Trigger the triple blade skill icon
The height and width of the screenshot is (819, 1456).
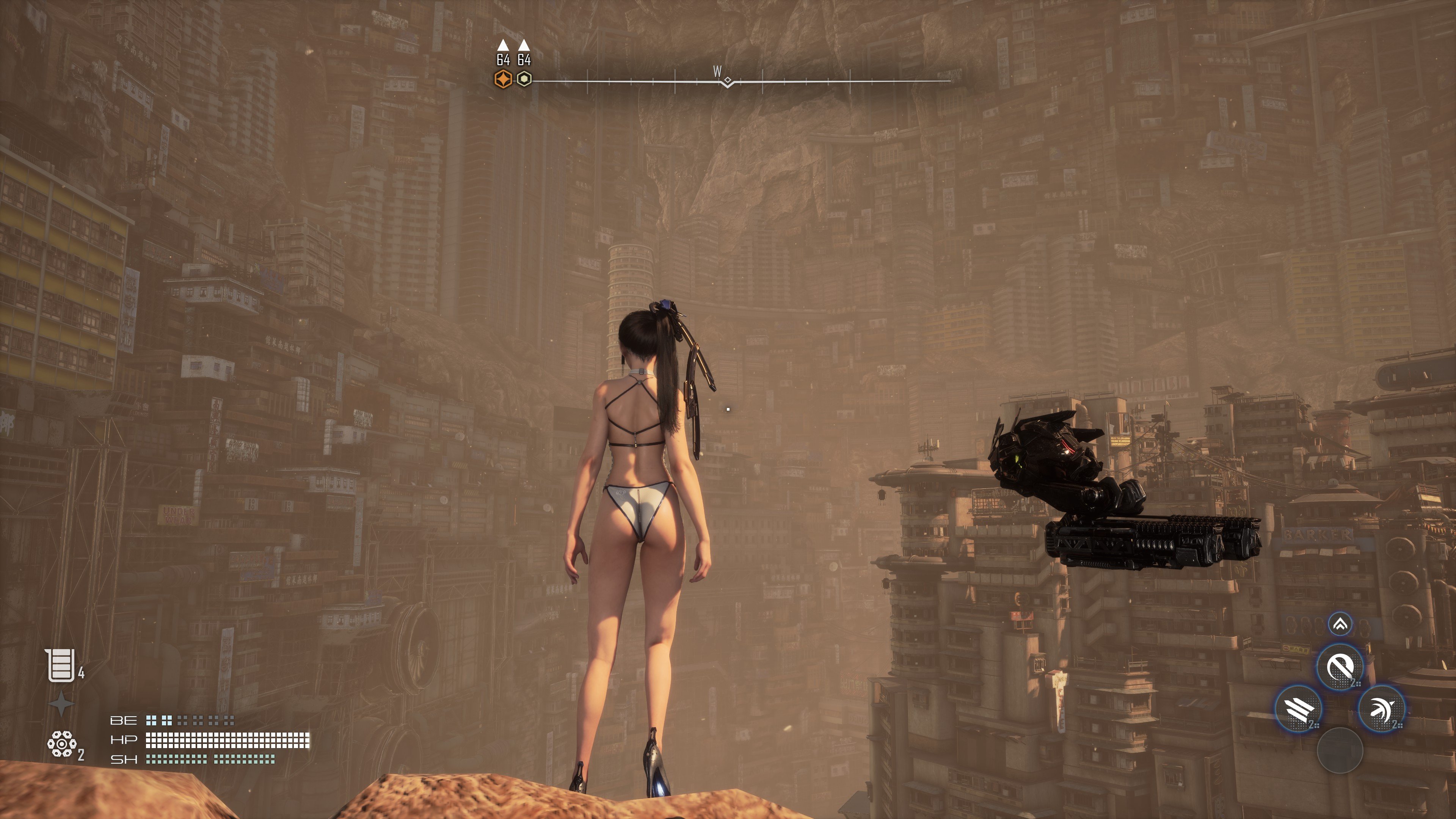[x=1298, y=709]
